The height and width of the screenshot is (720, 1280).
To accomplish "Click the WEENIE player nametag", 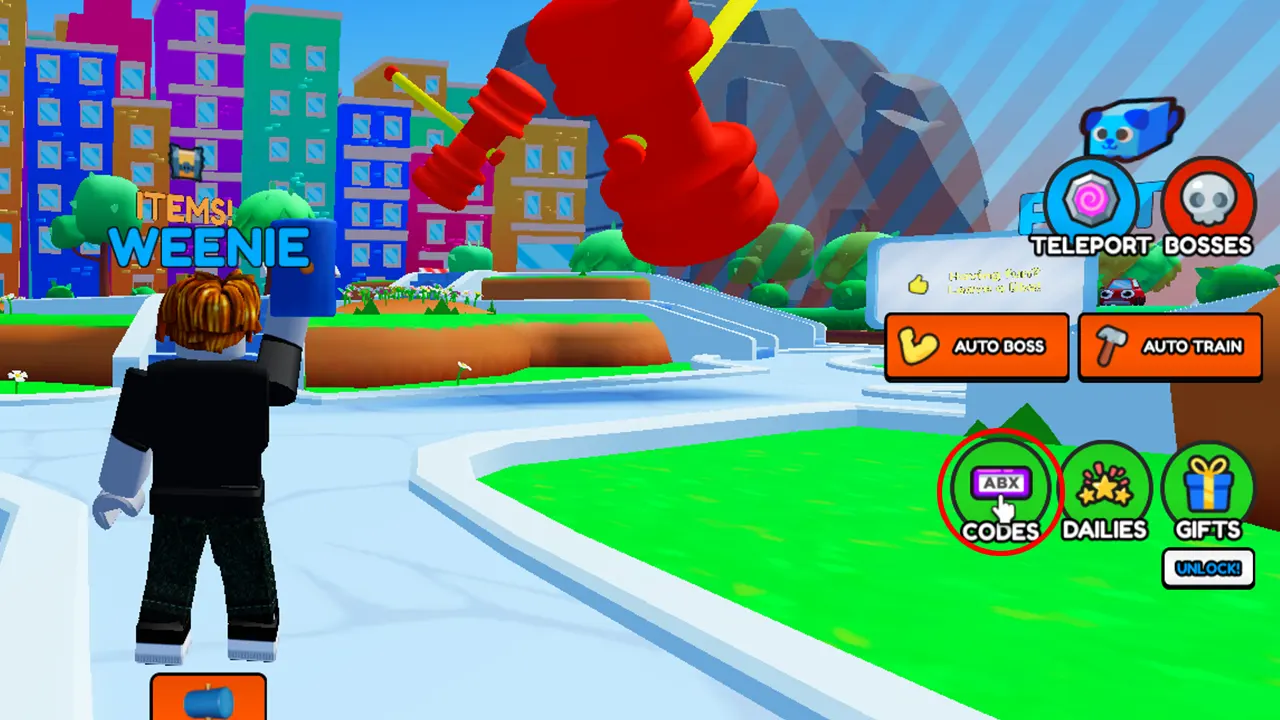I will pyautogui.click(x=208, y=247).
